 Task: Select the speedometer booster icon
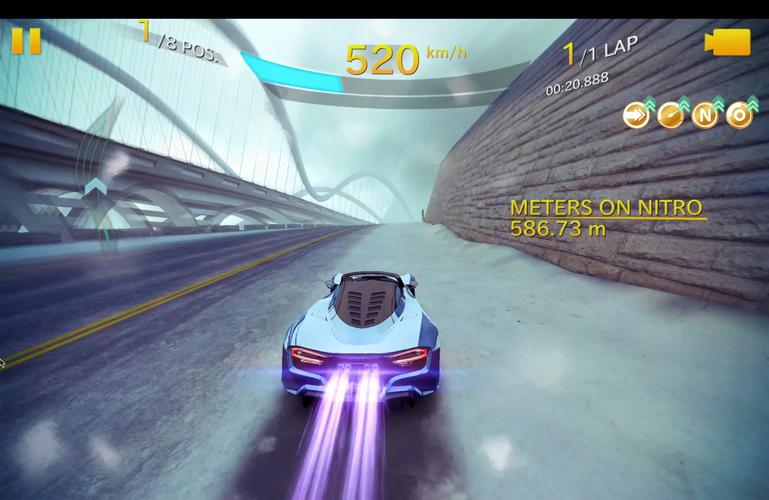671,115
